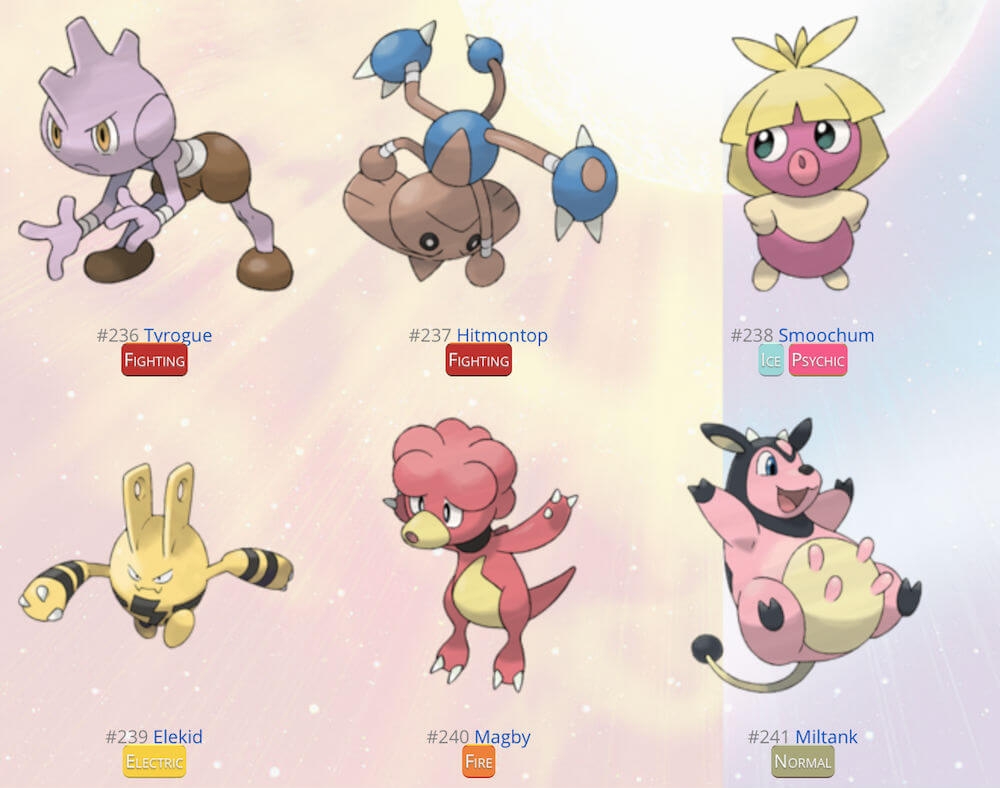The height and width of the screenshot is (788, 1000).
Task: Open the Elekid name link
Action: tap(177, 737)
